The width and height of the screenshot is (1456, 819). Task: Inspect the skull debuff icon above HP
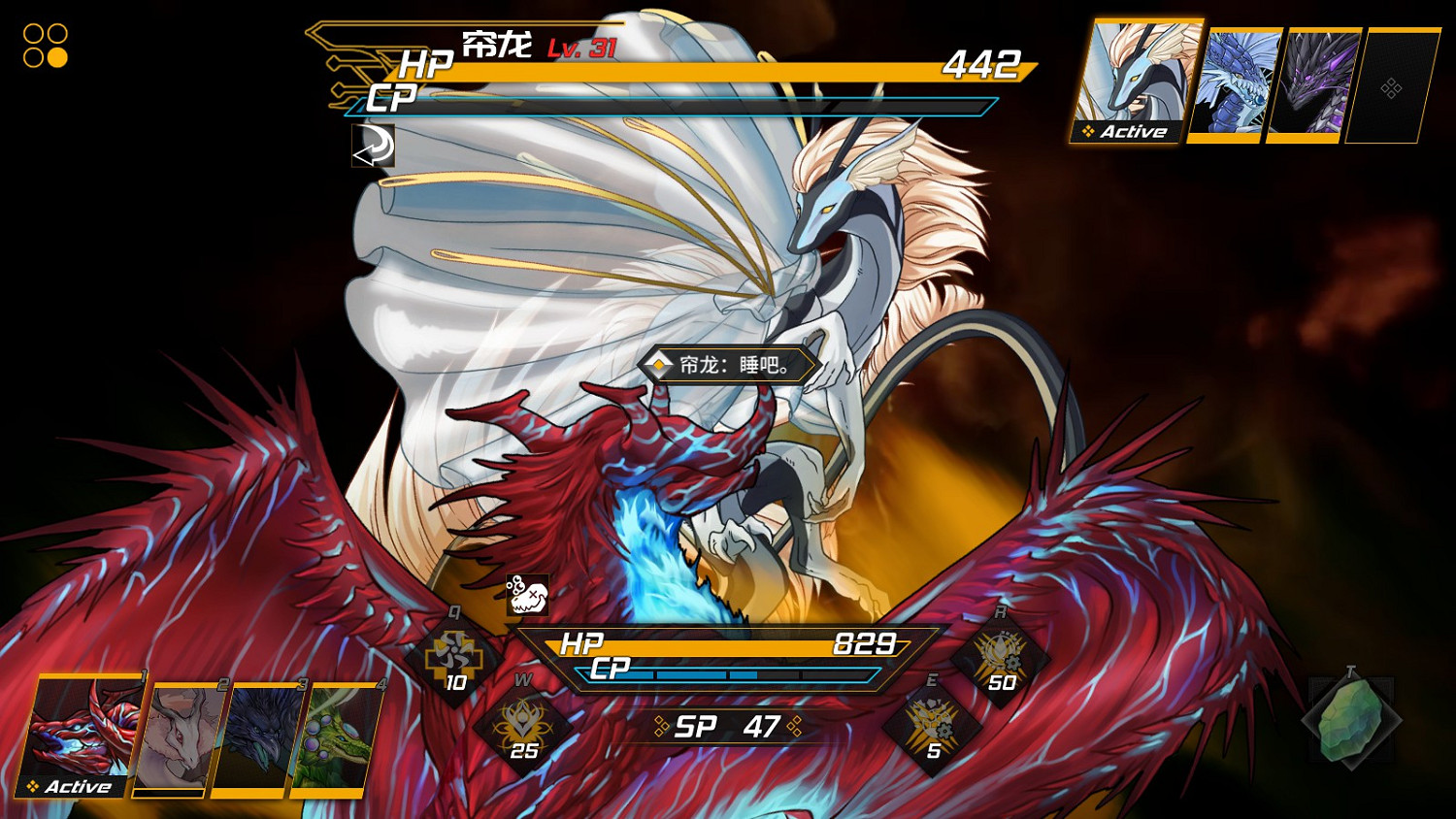tap(527, 595)
